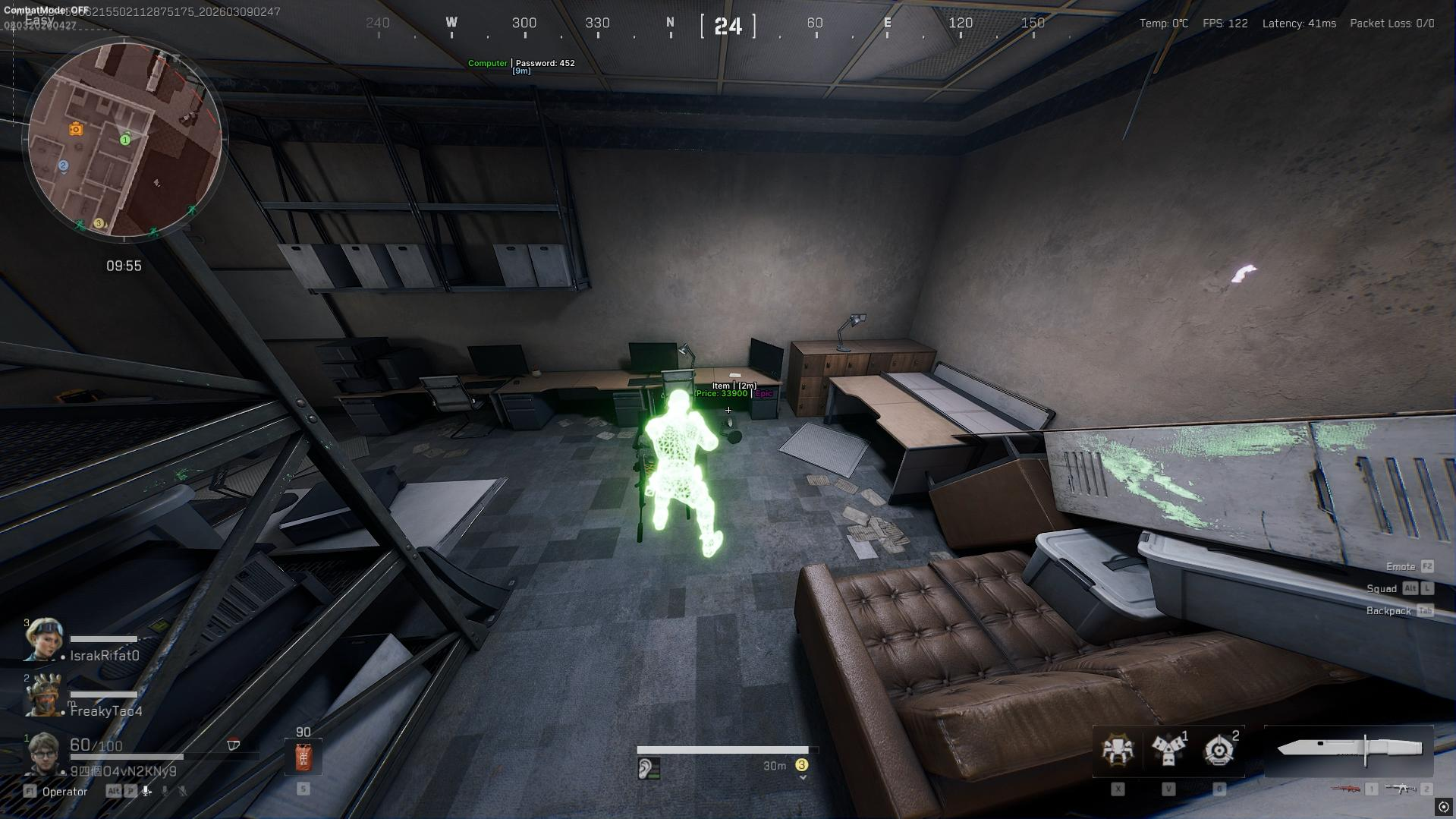The image size is (1456, 819).
Task: Click the ear sound-detection icon
Action: (x=646, y=769)
